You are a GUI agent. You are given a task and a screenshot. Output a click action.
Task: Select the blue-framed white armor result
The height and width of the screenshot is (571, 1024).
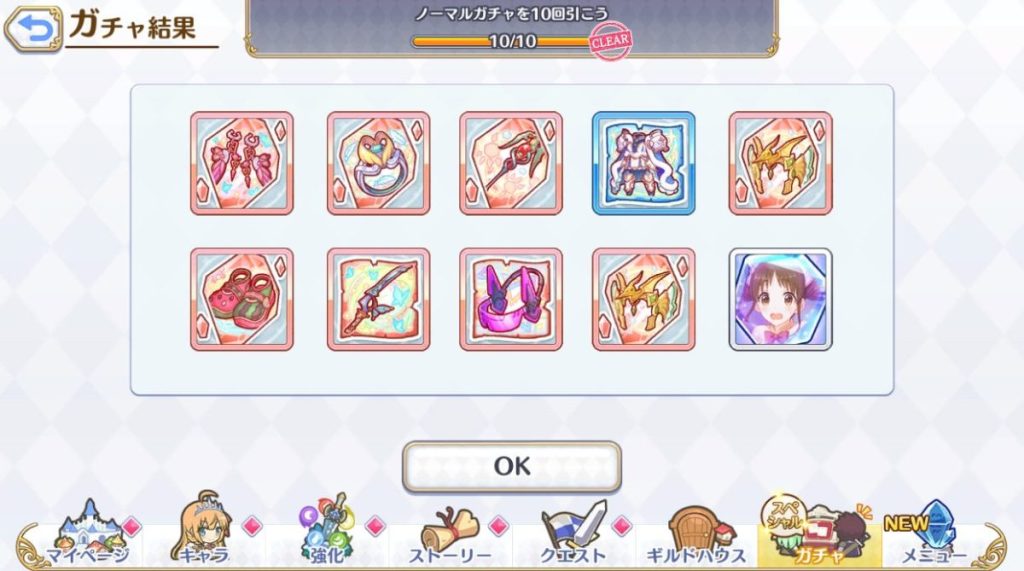644,163
